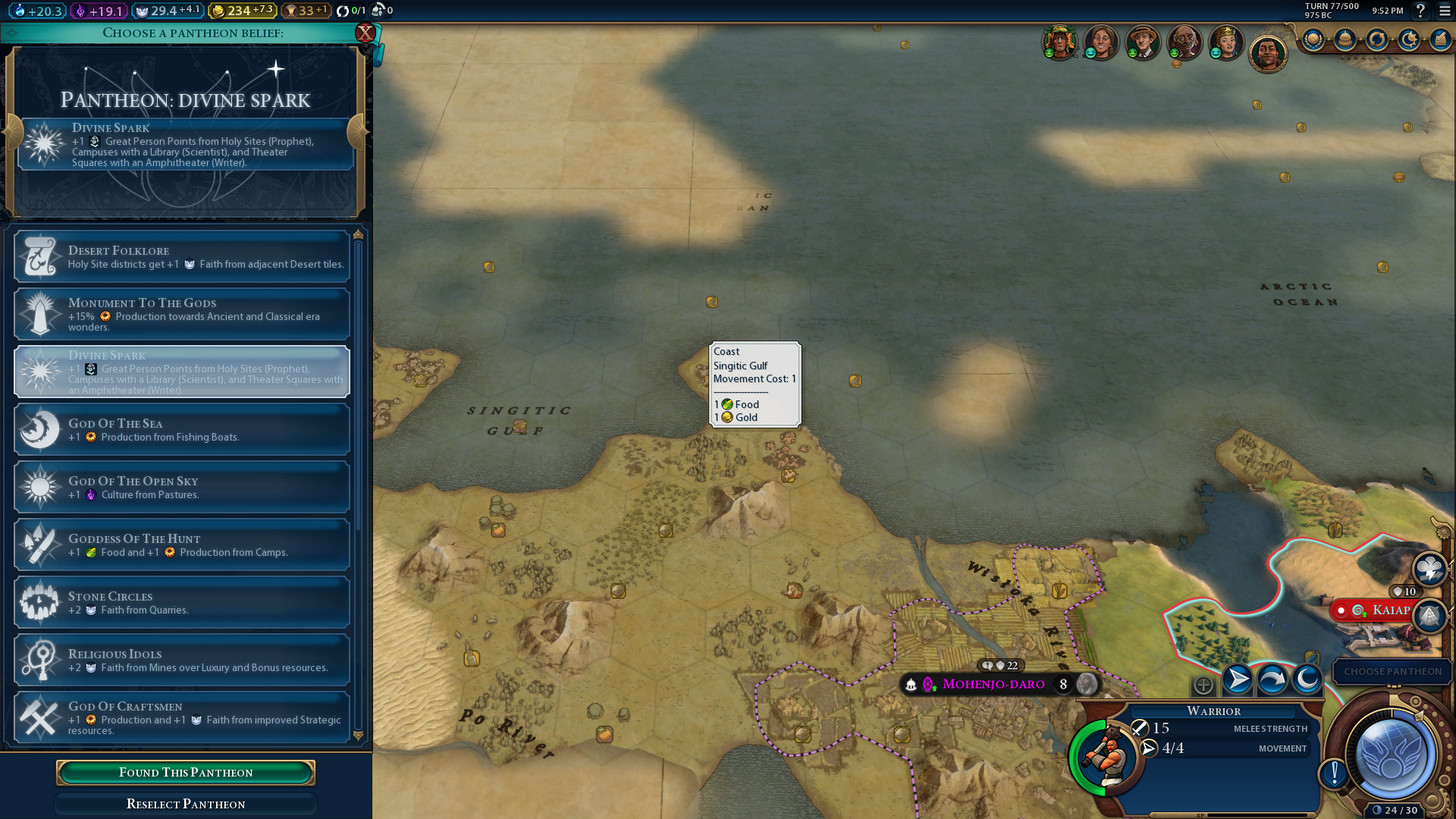Confirm with Found This Pantheon button
The width and height of the screenshot is (1456, 819).
(x=186, y=772)
